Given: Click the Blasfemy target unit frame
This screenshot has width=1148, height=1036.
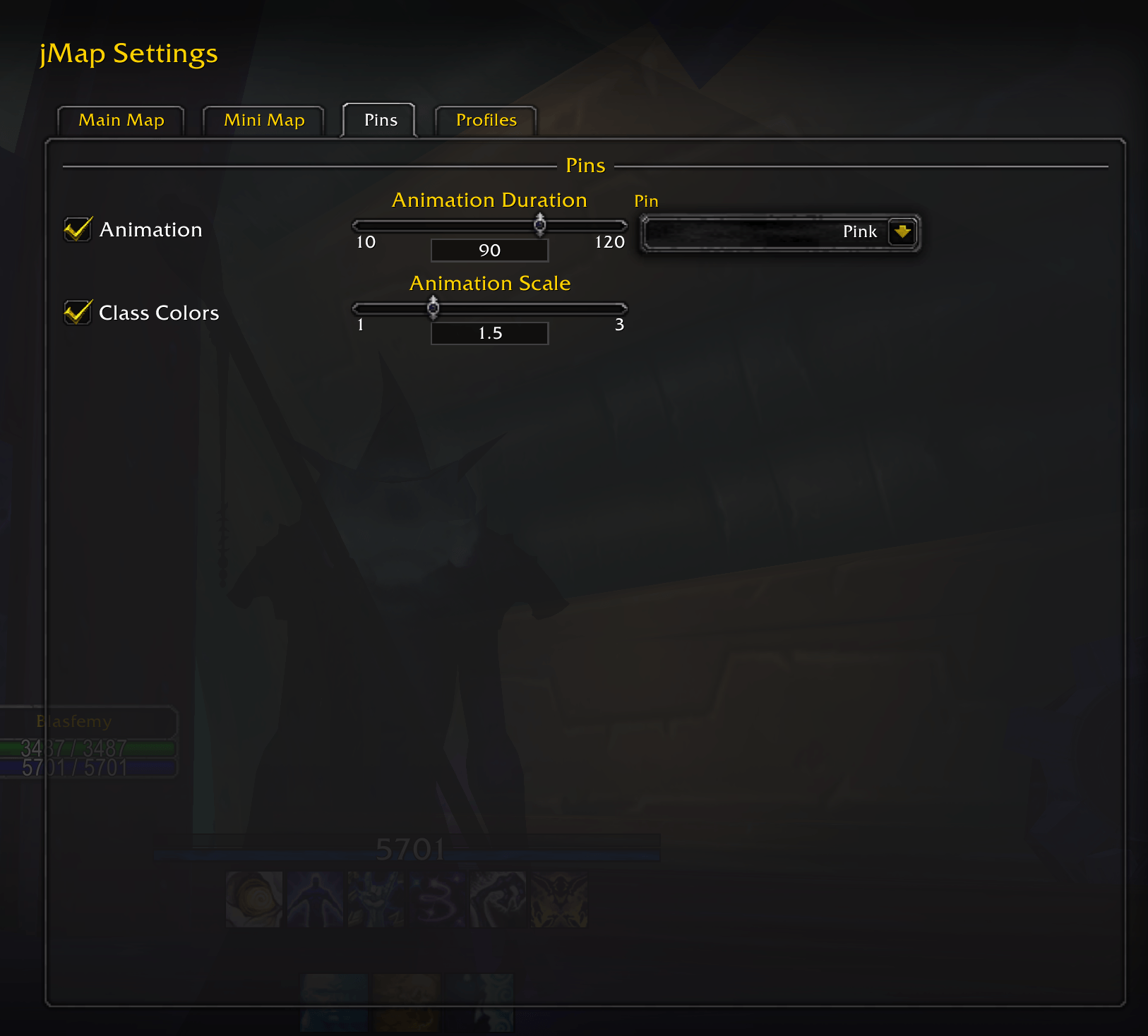Looking at the screenshot, I should click(x=88, y=741).
